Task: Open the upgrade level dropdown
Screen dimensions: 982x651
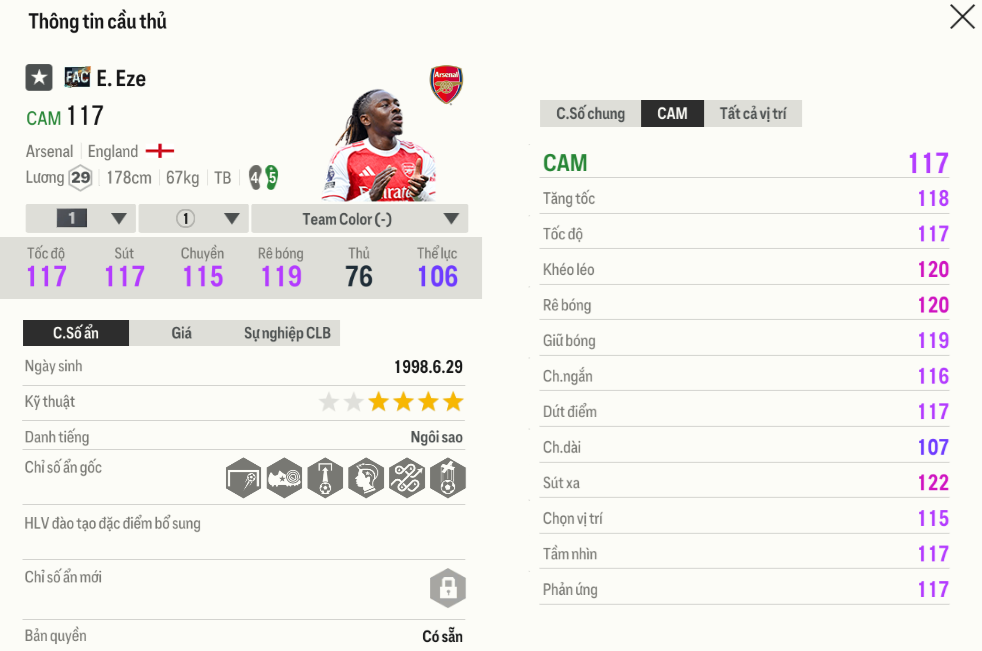Action: [80, 219]
